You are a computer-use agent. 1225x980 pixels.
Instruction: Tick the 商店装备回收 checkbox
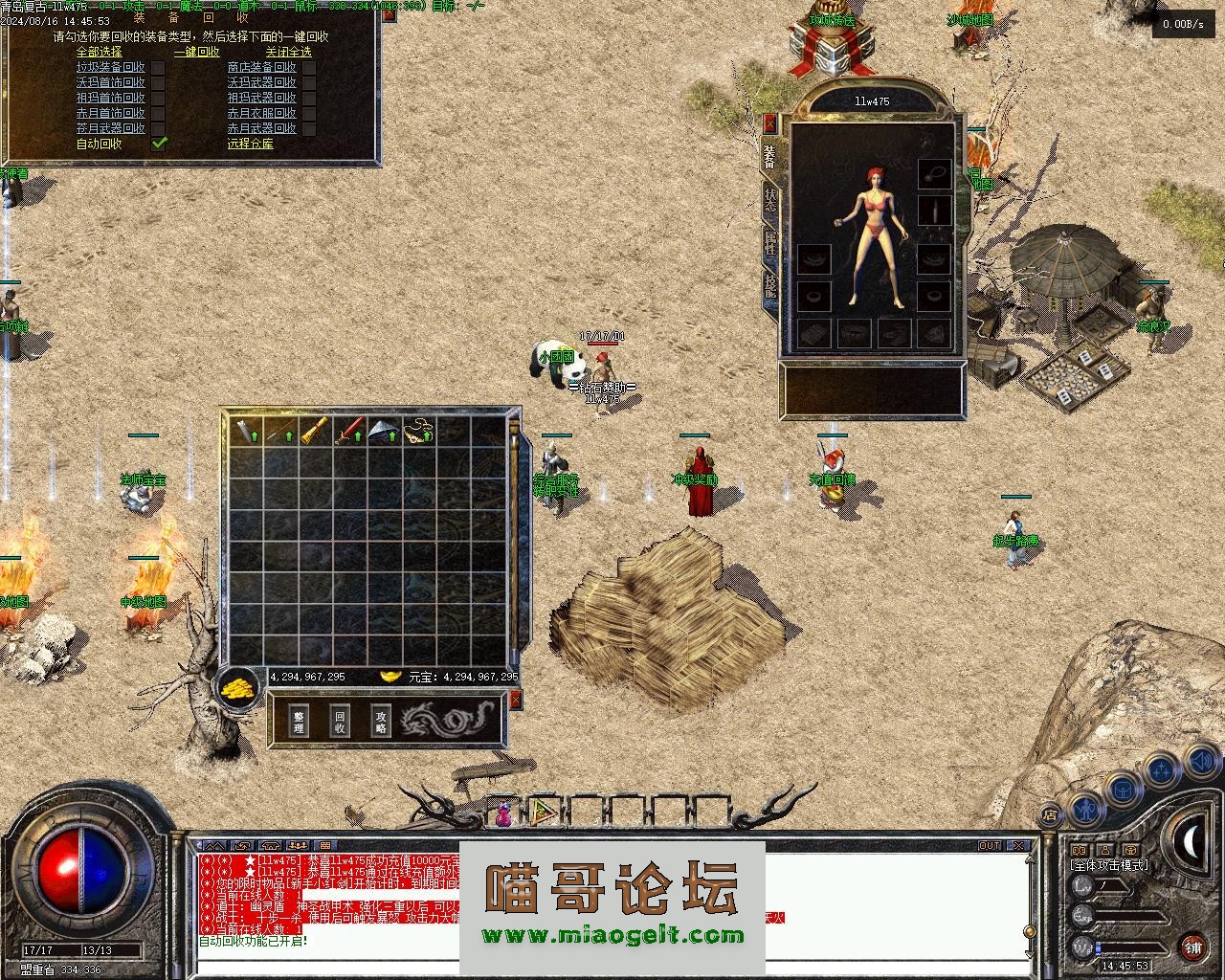pos(309,67)
